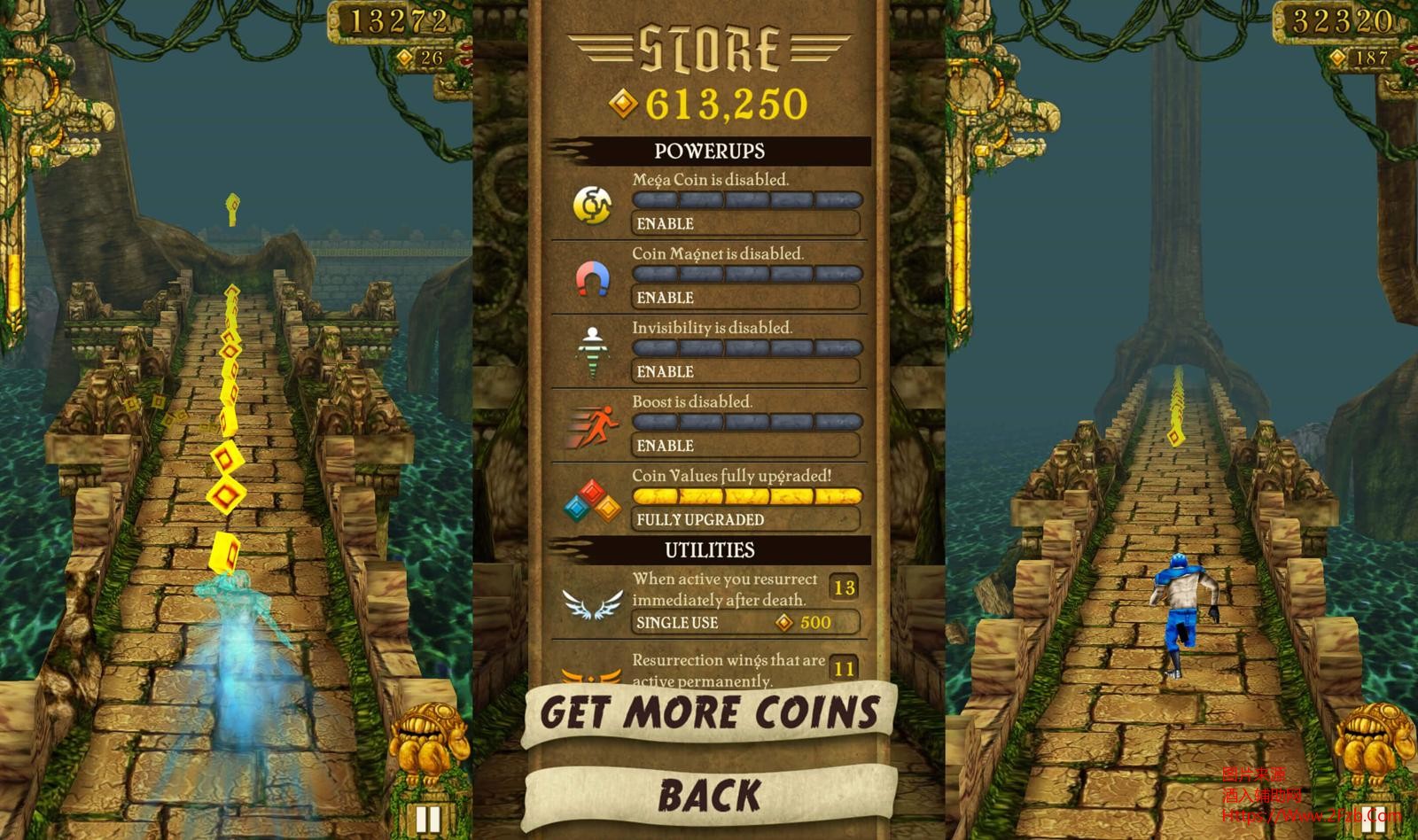Select the Mega Coin powerup icon

tap(595, 203)
